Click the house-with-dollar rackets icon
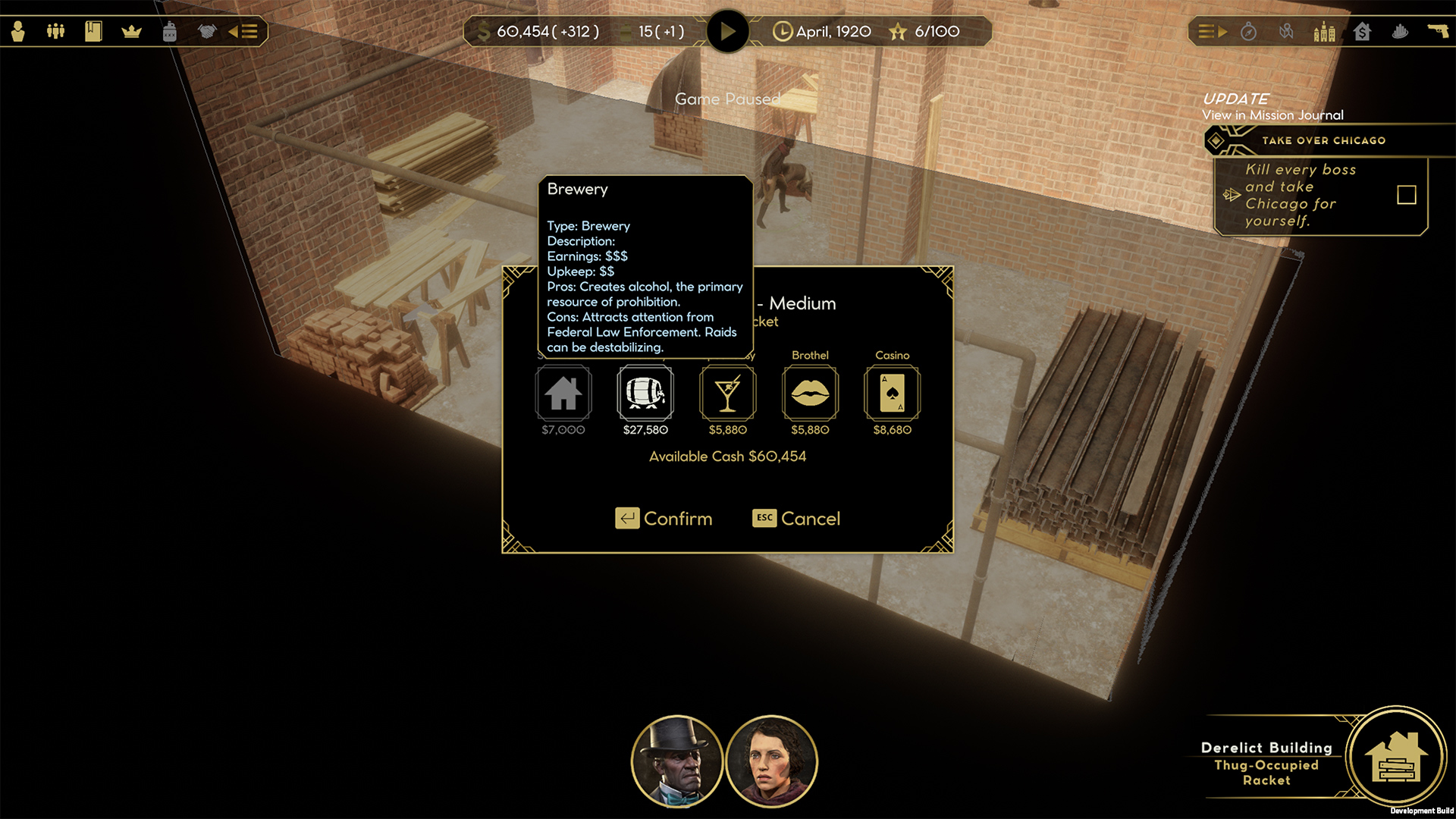Image resolution: width=1456 pixels, height=819 pixels. (x=1363, y=33)
